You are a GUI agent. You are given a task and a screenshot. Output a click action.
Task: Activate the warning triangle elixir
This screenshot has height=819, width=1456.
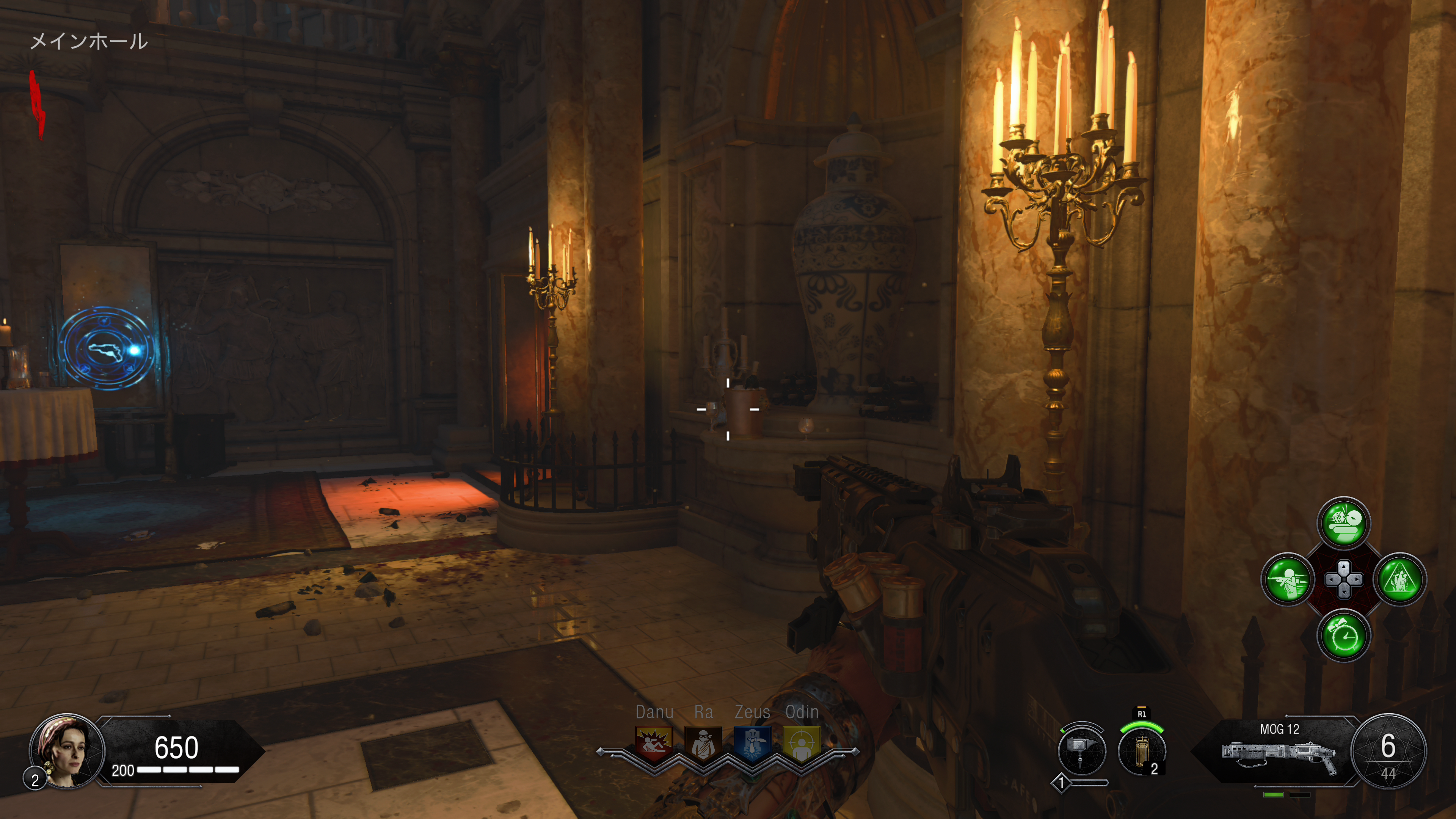(x=1400, y=579)
